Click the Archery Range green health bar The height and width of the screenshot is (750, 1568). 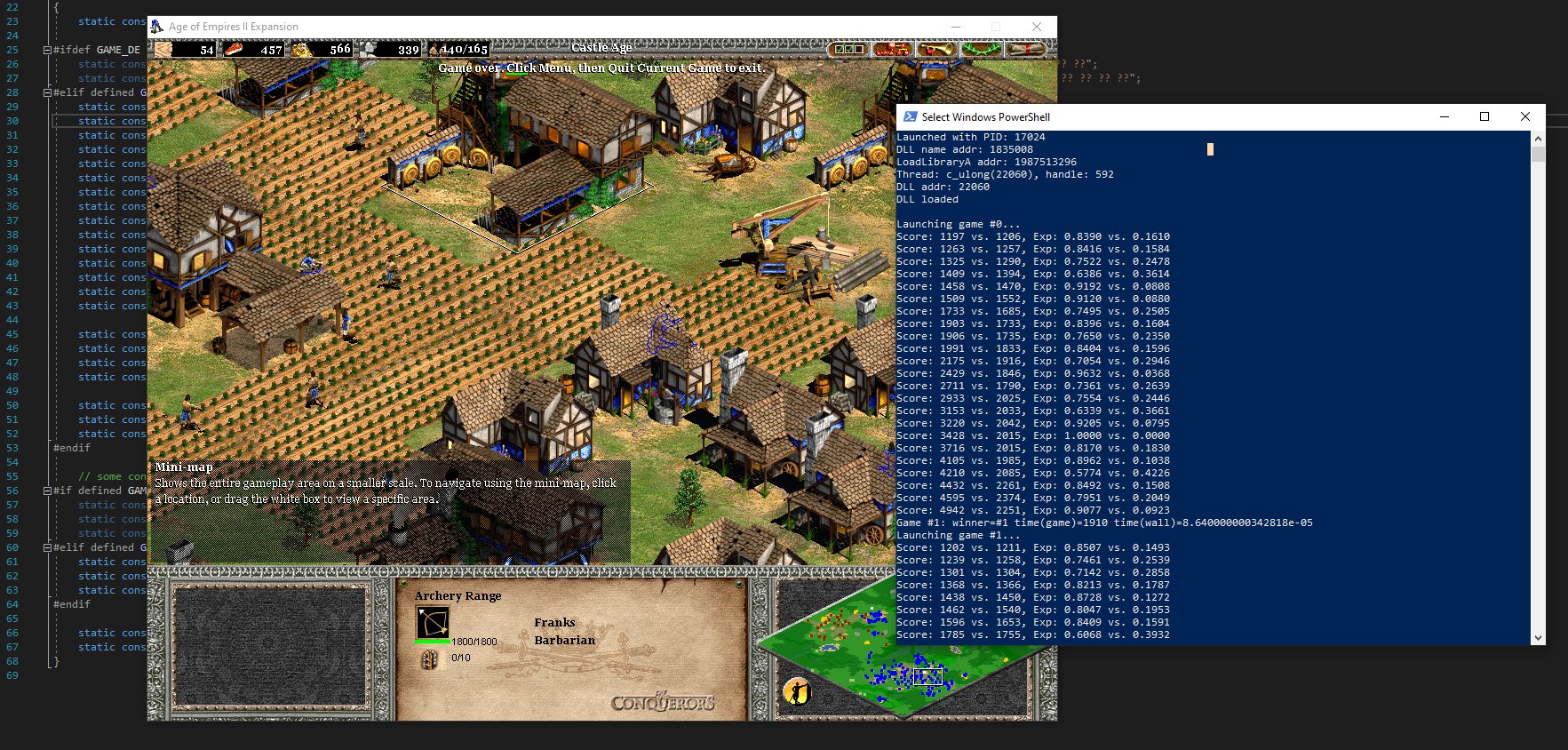[432, 641]
